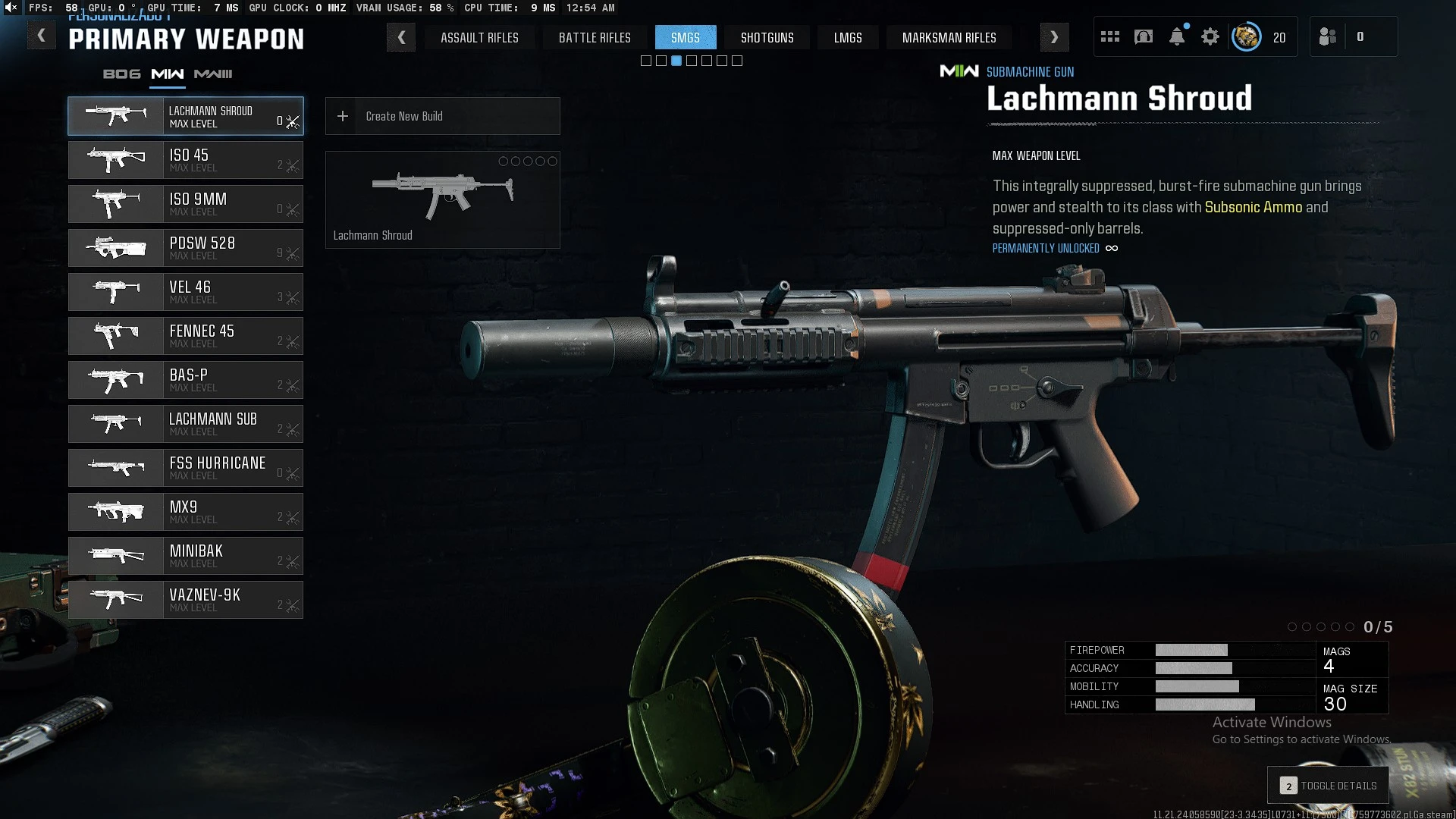Click the Toggle Details button

click(1328, 786)
